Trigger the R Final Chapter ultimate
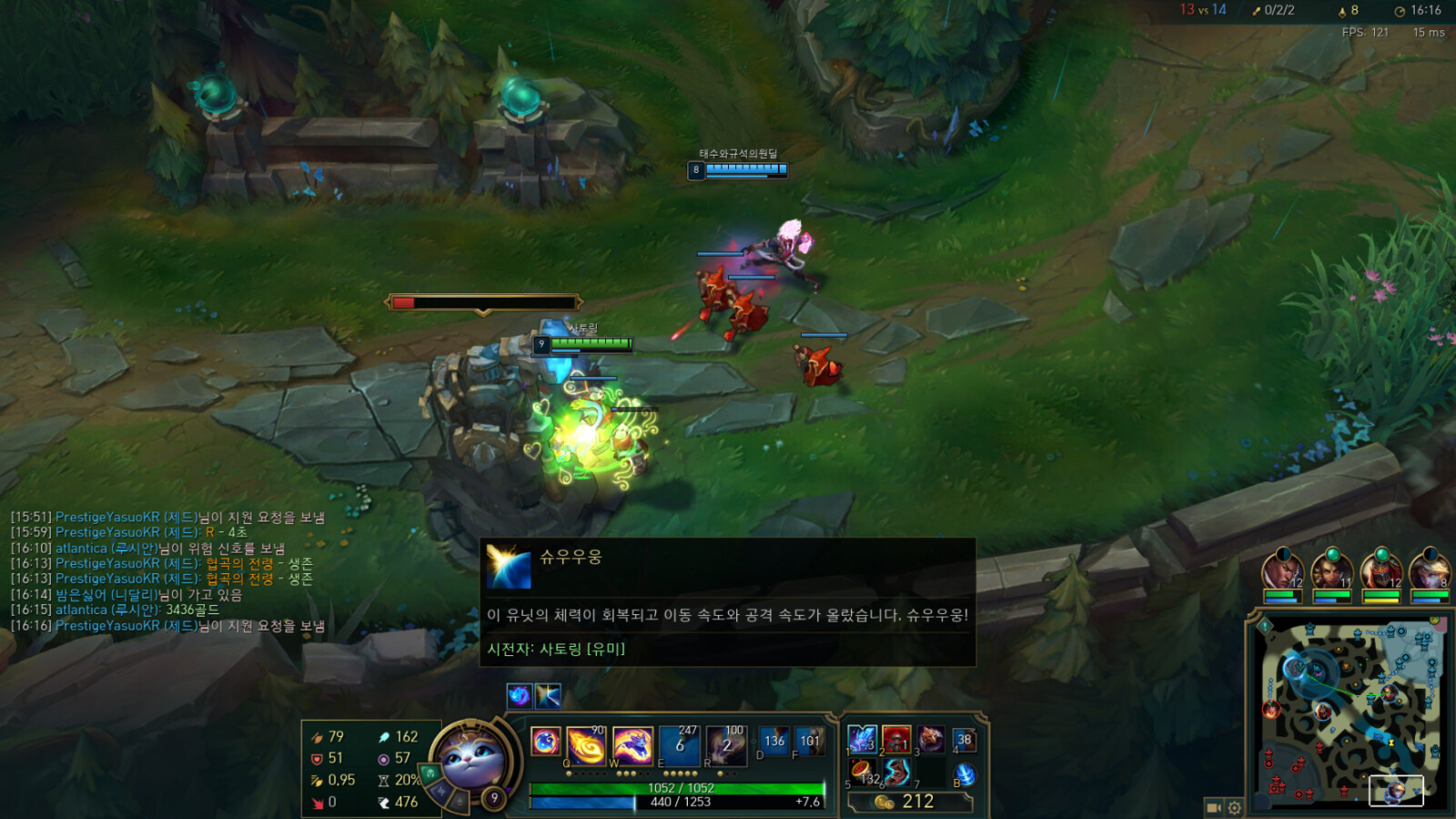Viewport: 1456px width, 819px height. pyautogui.click(x=724, y=743)
